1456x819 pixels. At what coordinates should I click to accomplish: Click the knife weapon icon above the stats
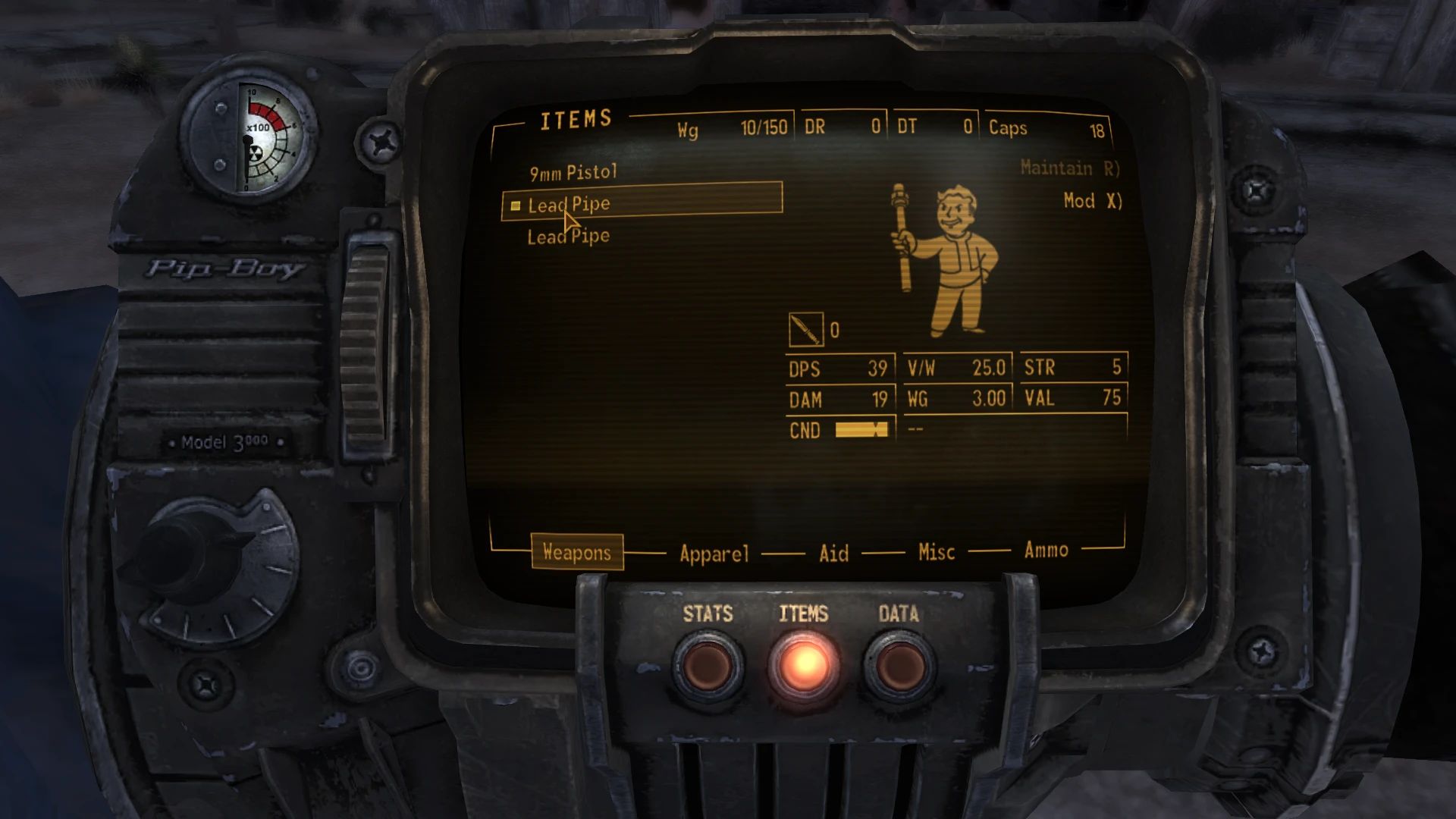pyautogui.click(x=807, y=328)
